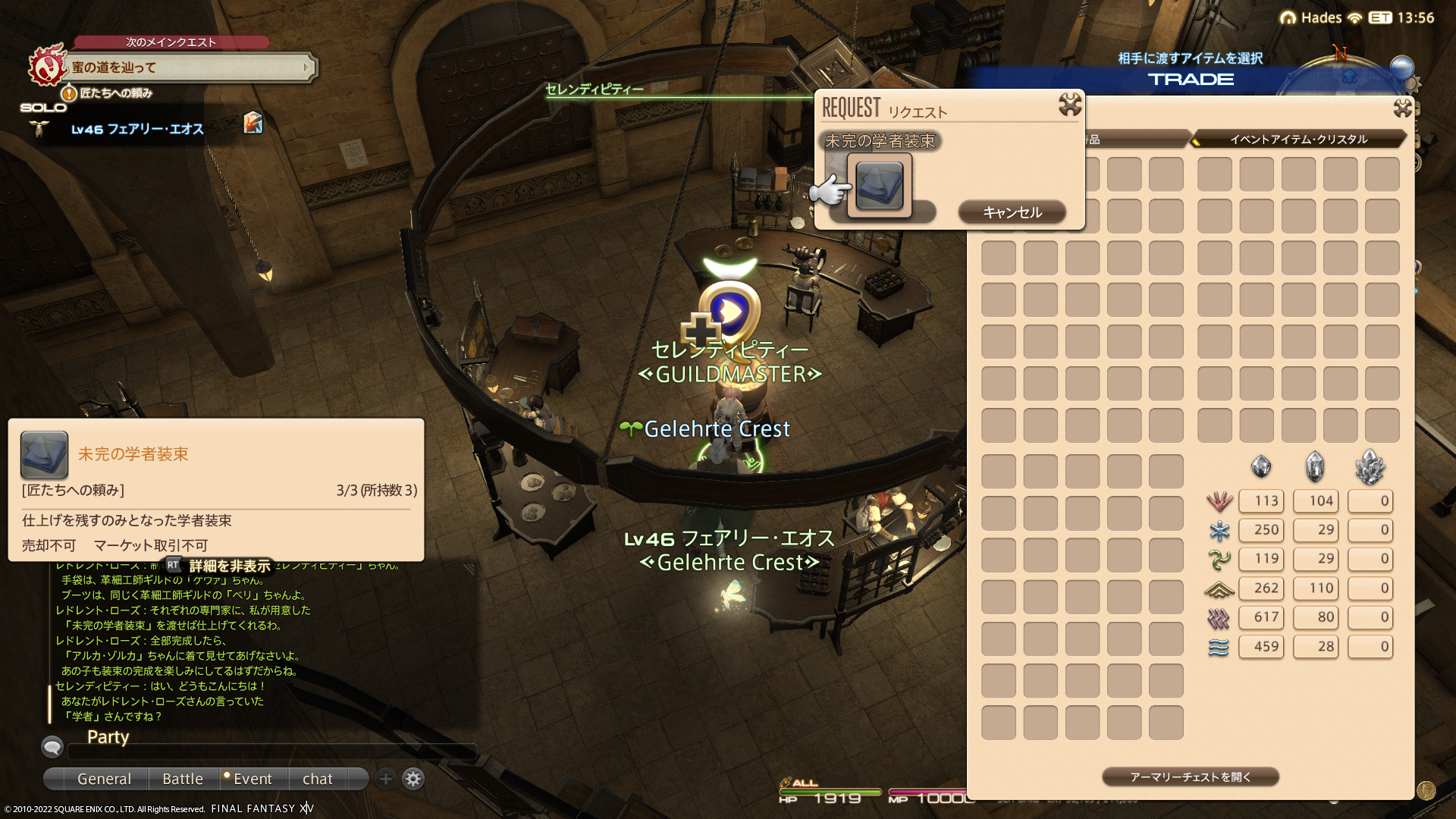The width and height of the screenshot is (1456, 819).
Task: Select the chat log tab
Action: (317, 779)
